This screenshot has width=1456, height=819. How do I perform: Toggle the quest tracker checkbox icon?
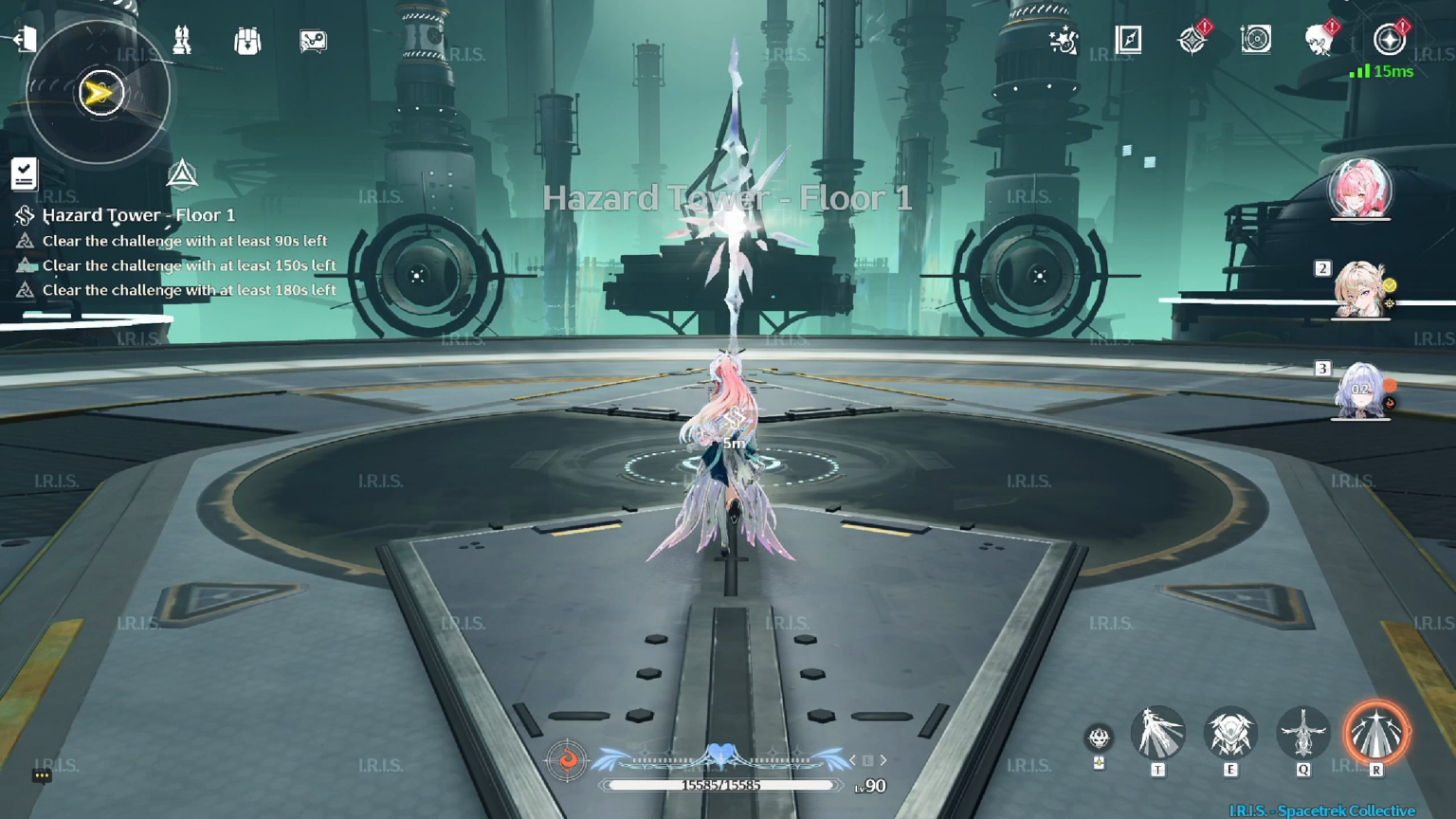24,175
